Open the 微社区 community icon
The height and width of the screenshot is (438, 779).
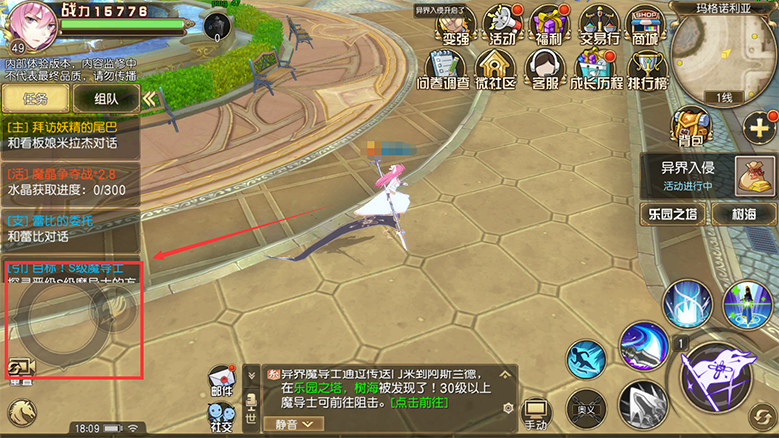[494, 71]
